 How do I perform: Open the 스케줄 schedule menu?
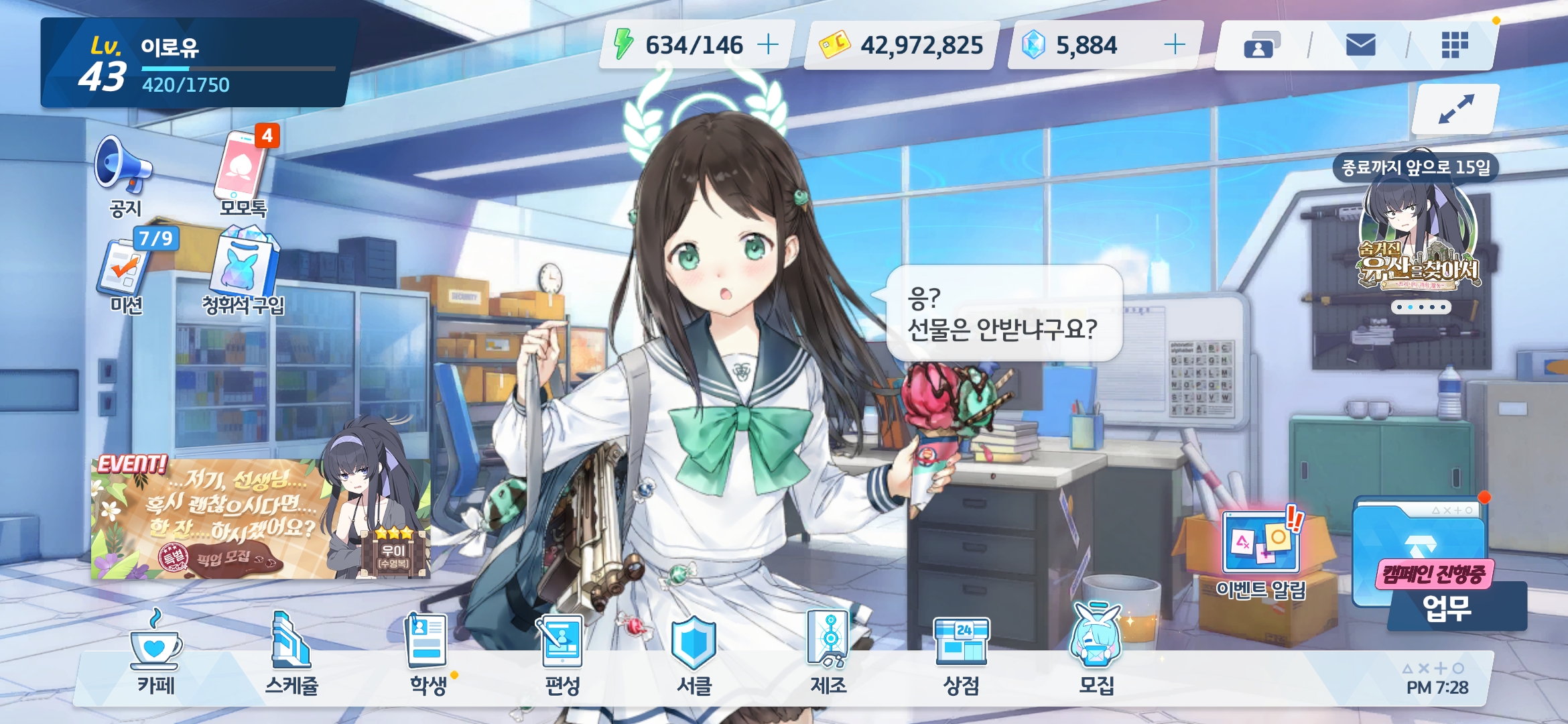pyautogui.click(x=291, y=654)
